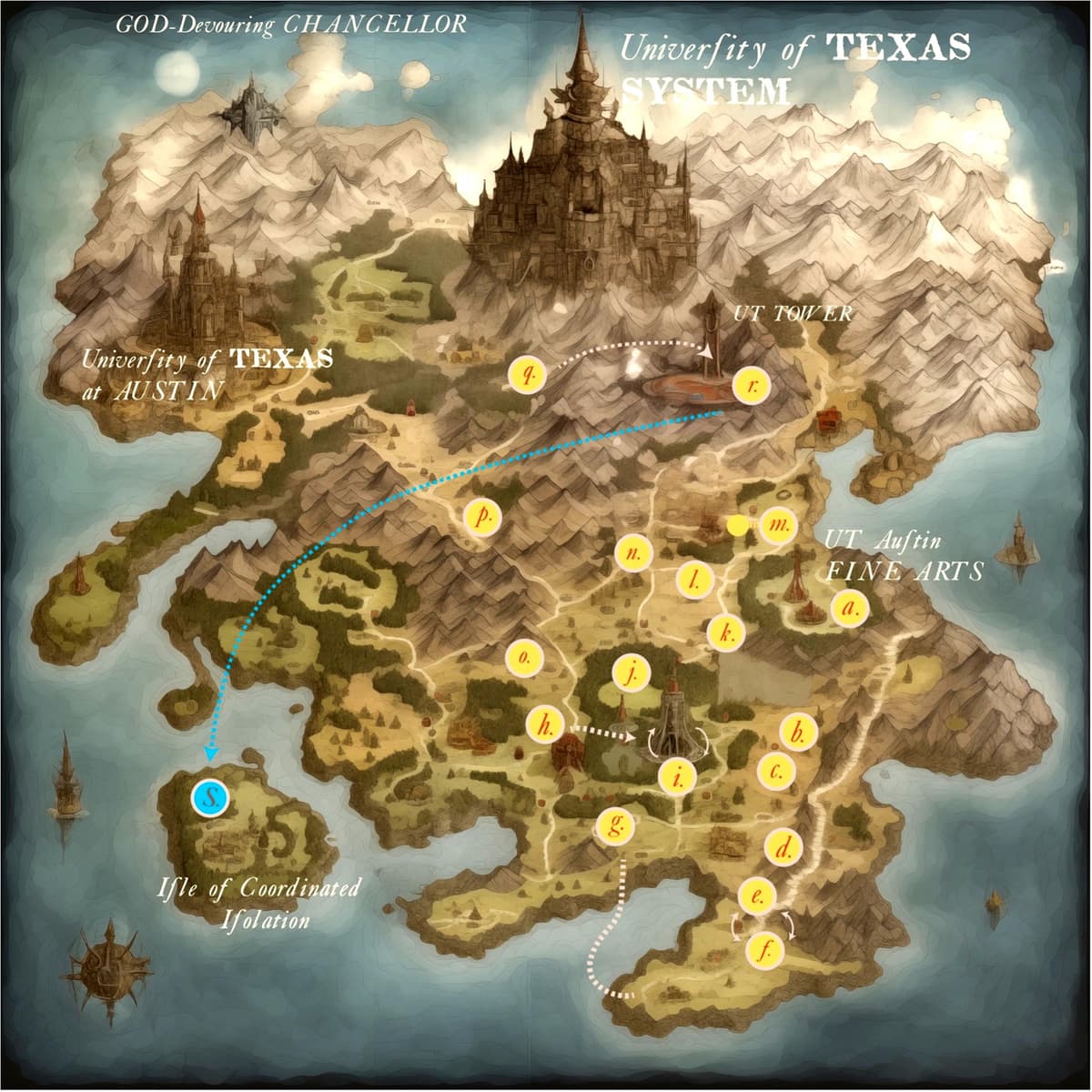
Task: Choose the g. map marker
Action: click(x=618, y=824)
